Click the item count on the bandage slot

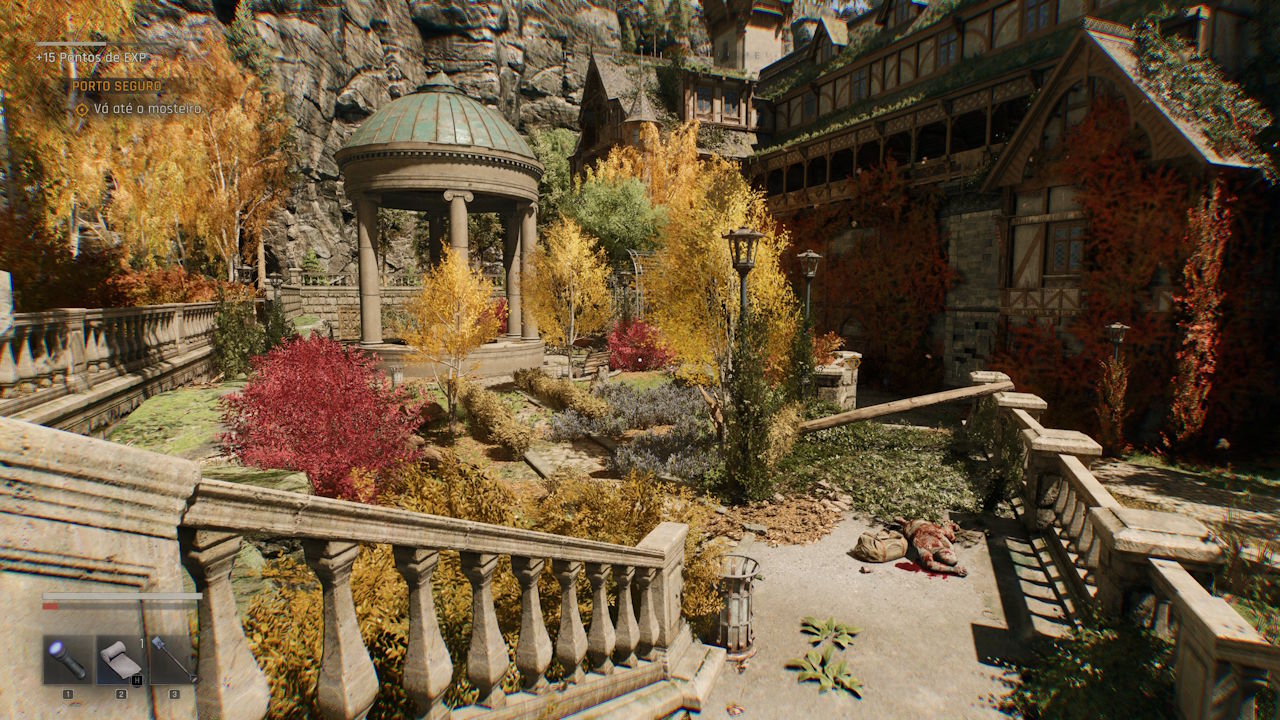141,642
